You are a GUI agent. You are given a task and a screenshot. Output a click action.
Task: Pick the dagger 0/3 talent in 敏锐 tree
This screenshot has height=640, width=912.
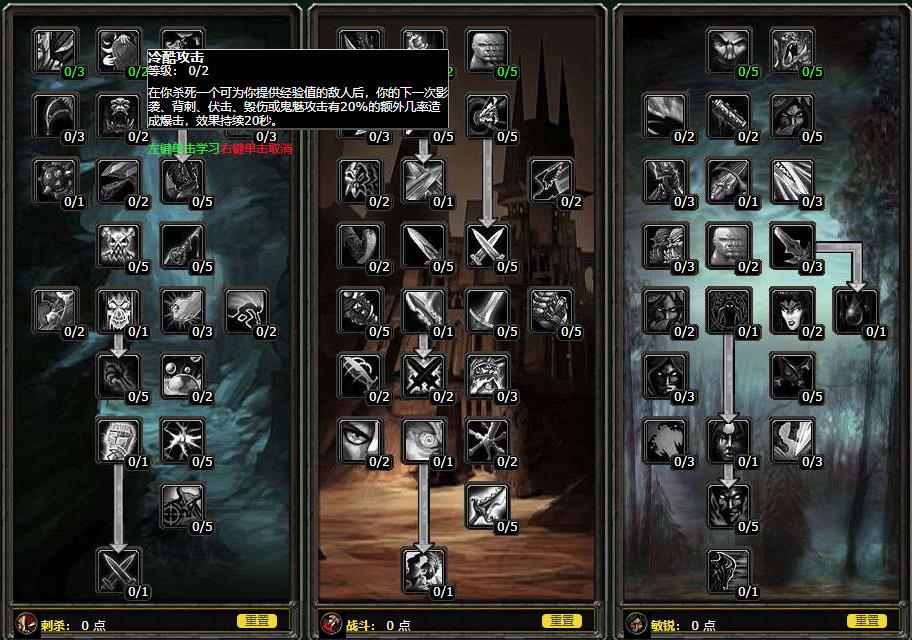pyautogui.click(x=791, y=246)
